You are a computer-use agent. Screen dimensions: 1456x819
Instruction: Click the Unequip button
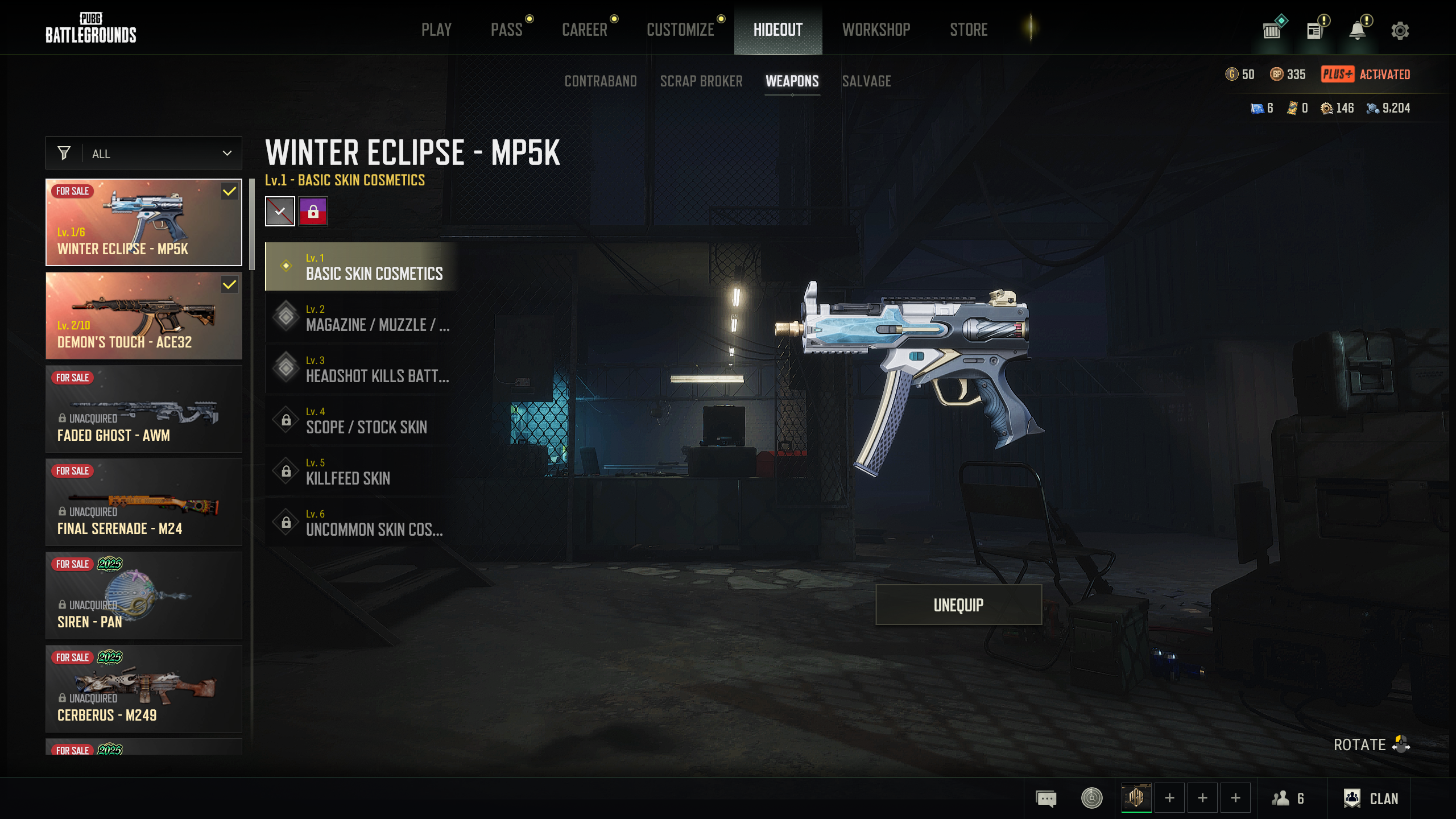tap(958, 605)
